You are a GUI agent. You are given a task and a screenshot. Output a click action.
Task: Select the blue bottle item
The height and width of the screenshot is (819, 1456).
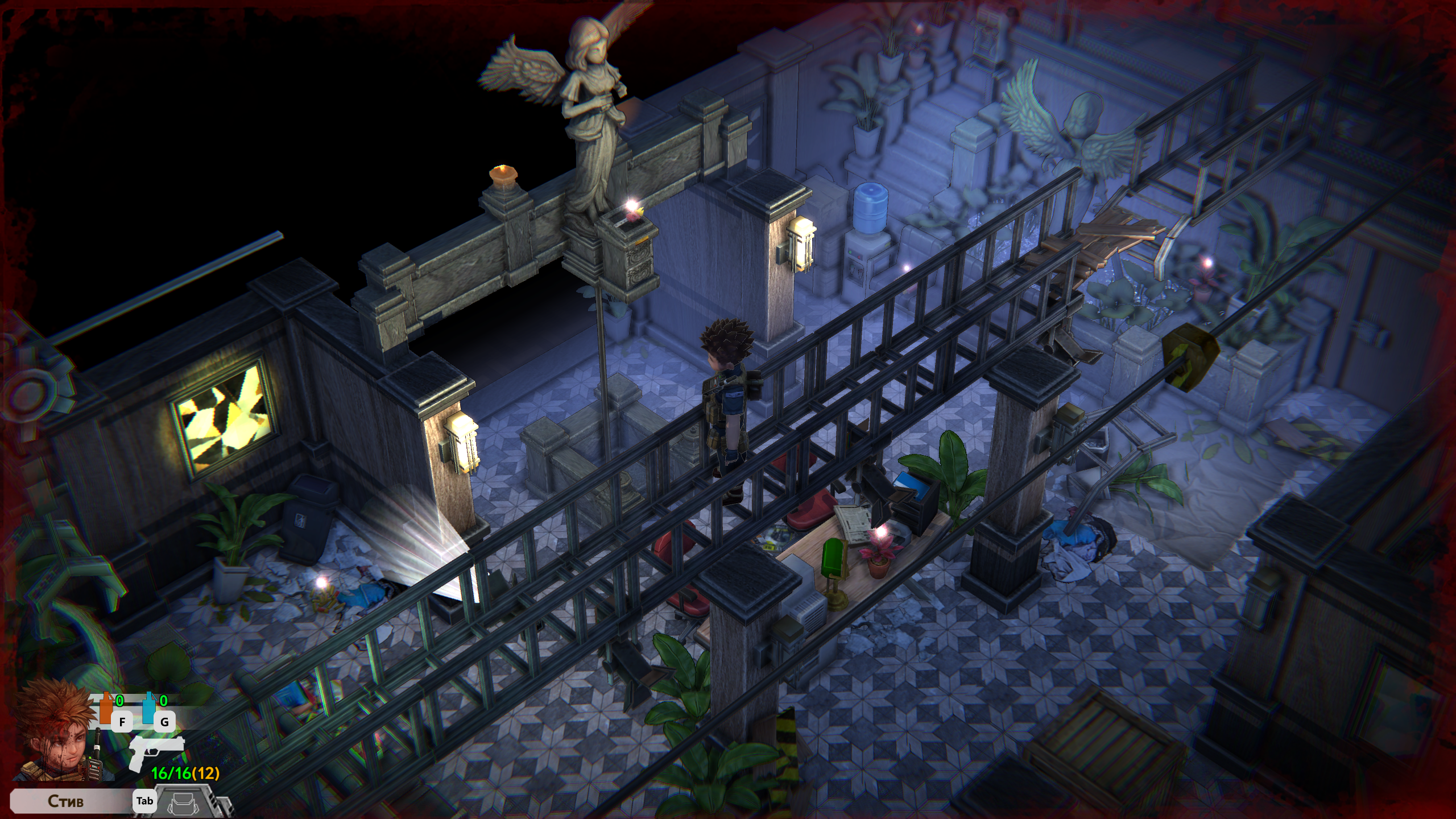point(148,709)
